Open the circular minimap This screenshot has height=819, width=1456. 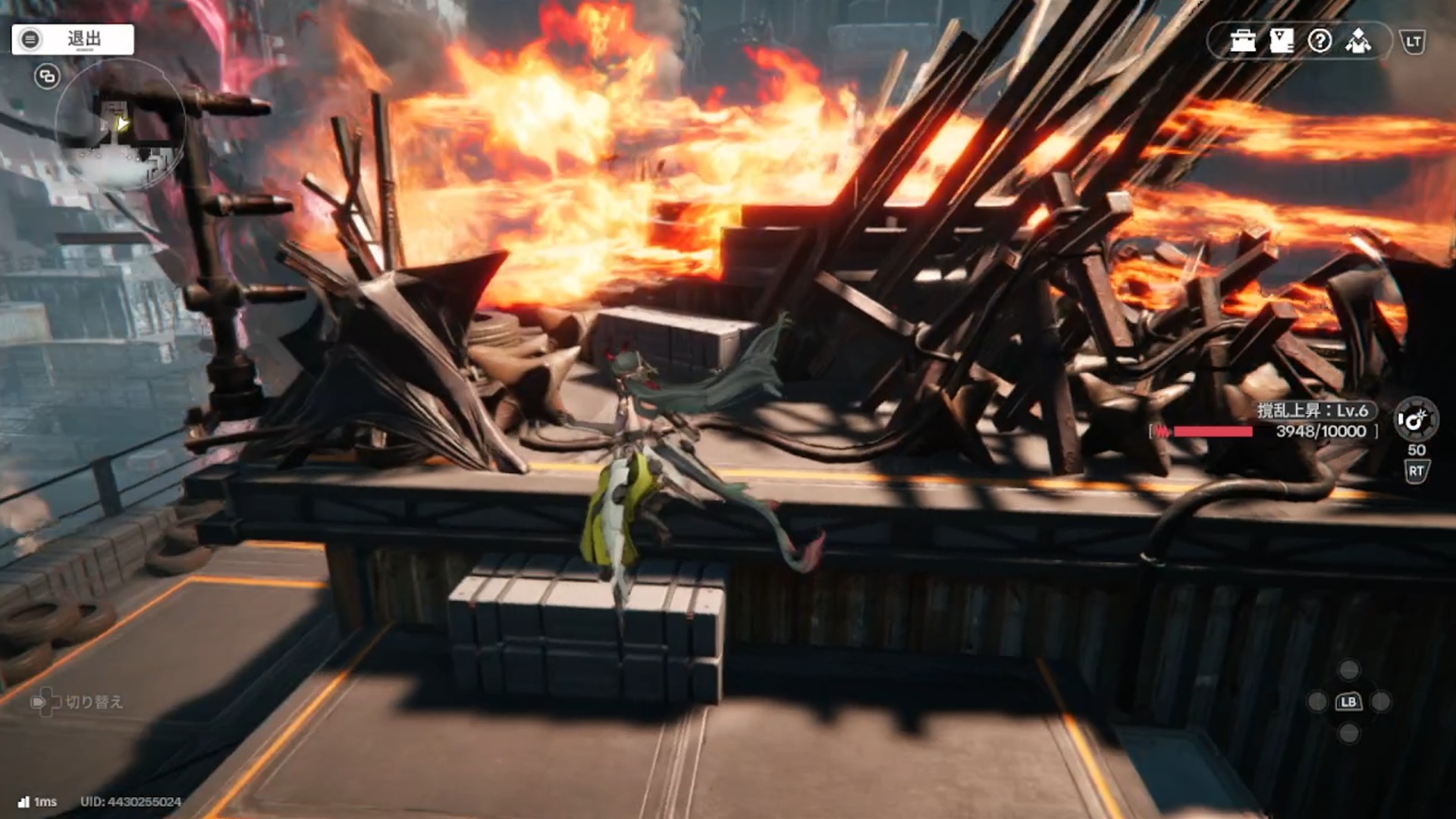tap(120, 125)
